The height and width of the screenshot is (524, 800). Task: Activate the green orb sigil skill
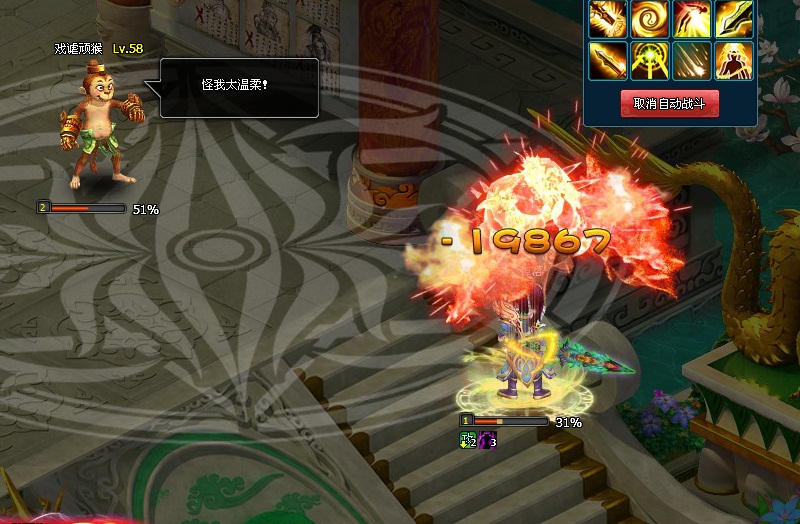tap(650, 60)
